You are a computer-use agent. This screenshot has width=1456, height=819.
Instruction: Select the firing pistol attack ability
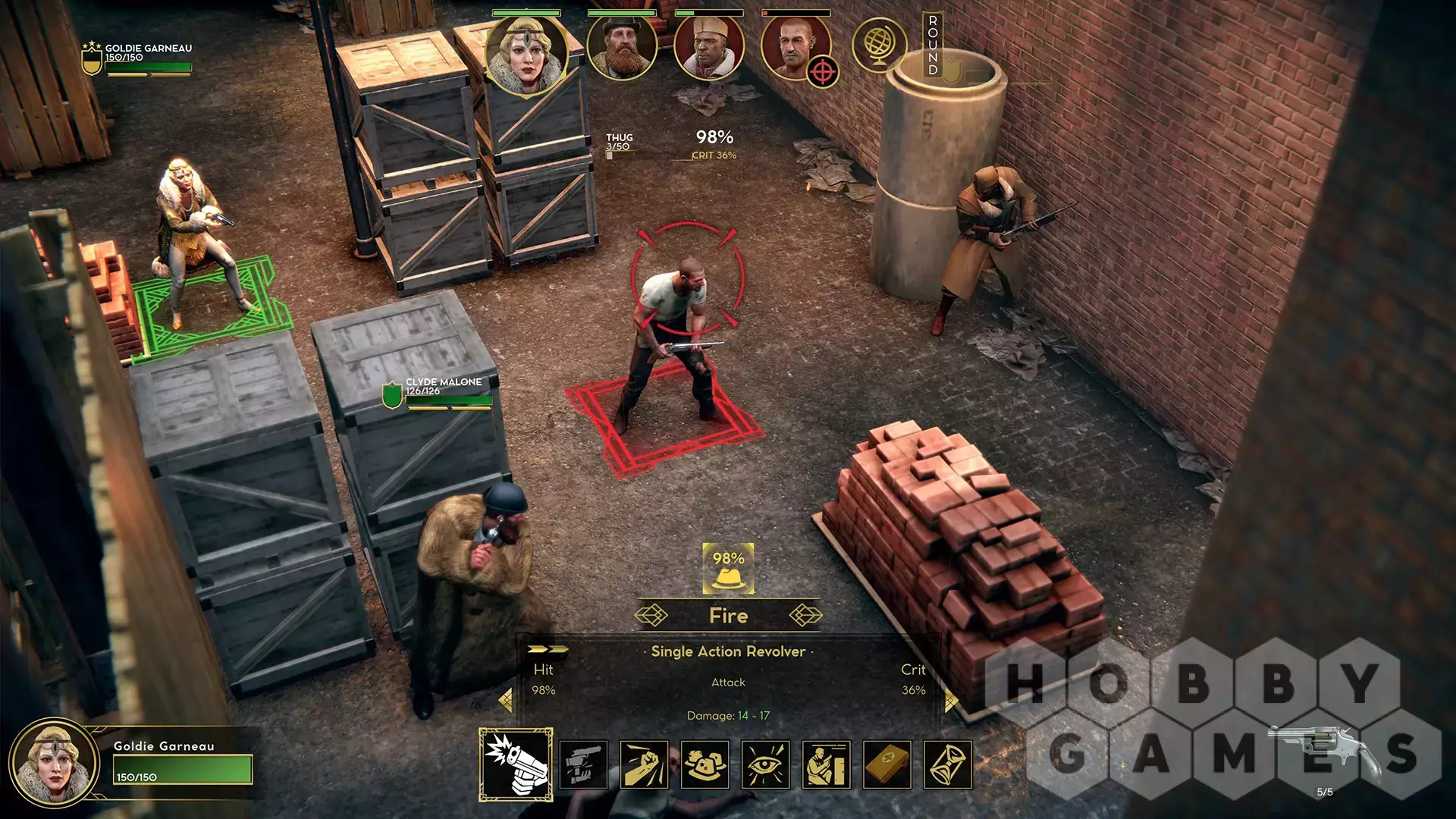(516, 764)
